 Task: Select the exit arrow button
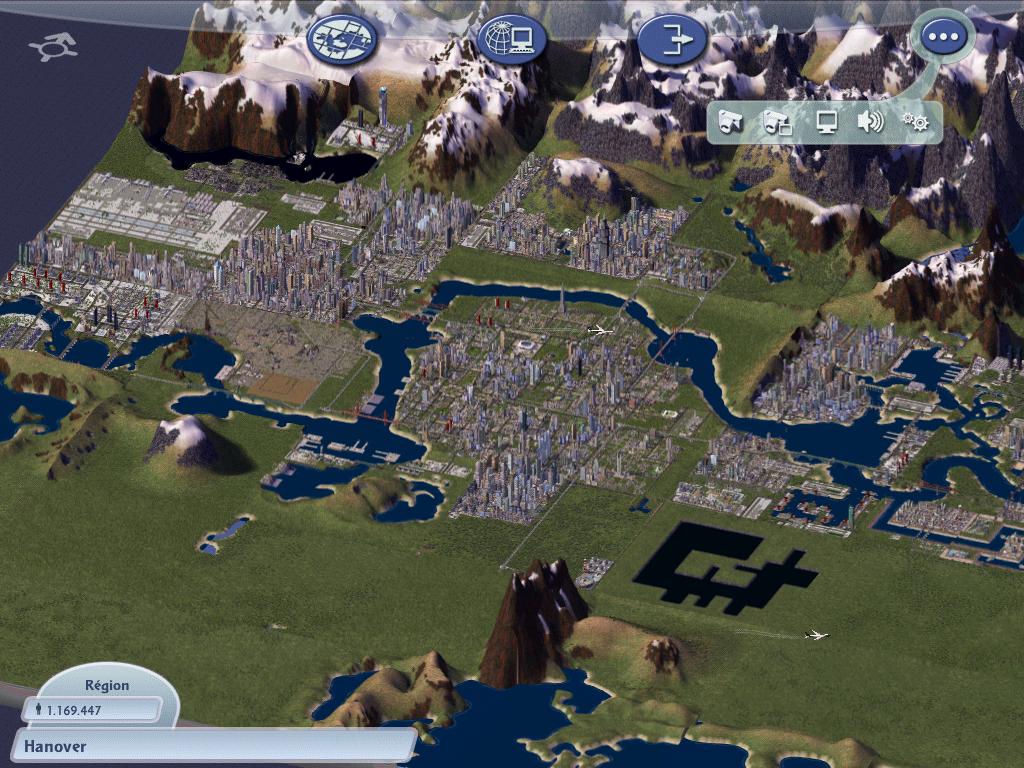click(673, 40)
